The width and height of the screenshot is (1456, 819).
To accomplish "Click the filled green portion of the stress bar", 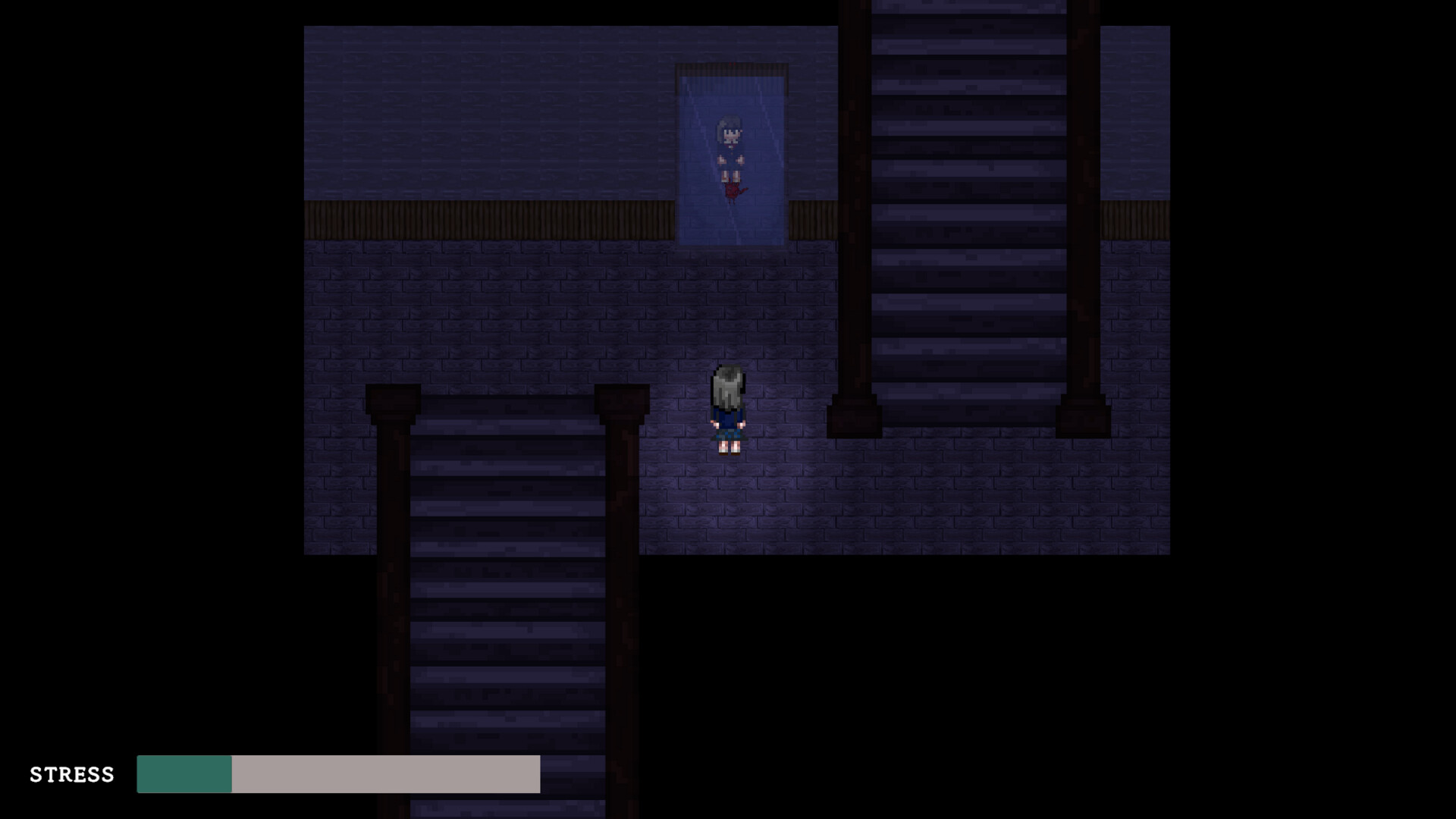I will pos(184,775).
